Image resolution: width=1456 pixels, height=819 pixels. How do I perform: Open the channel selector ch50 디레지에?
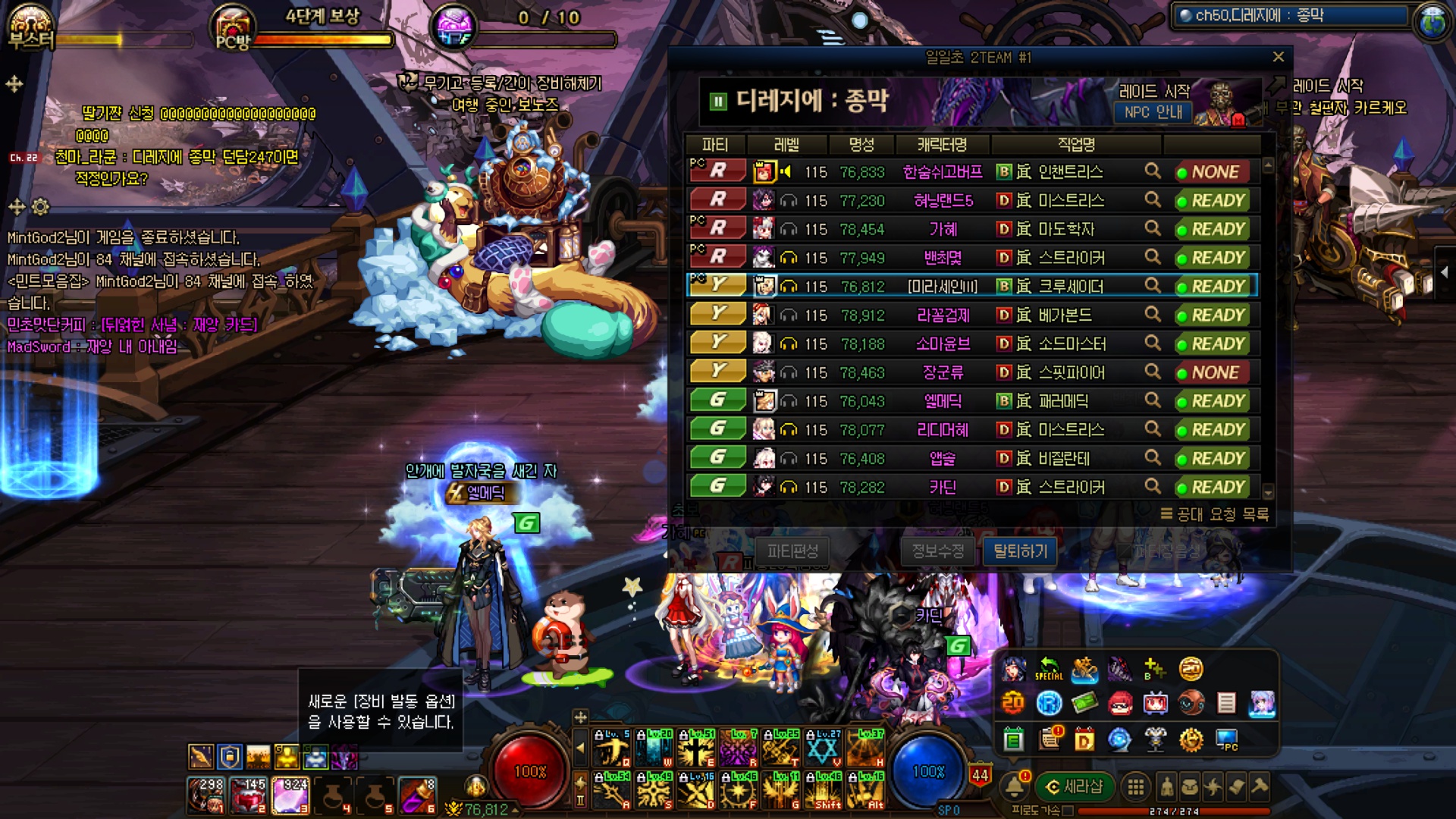[1289, 15]
